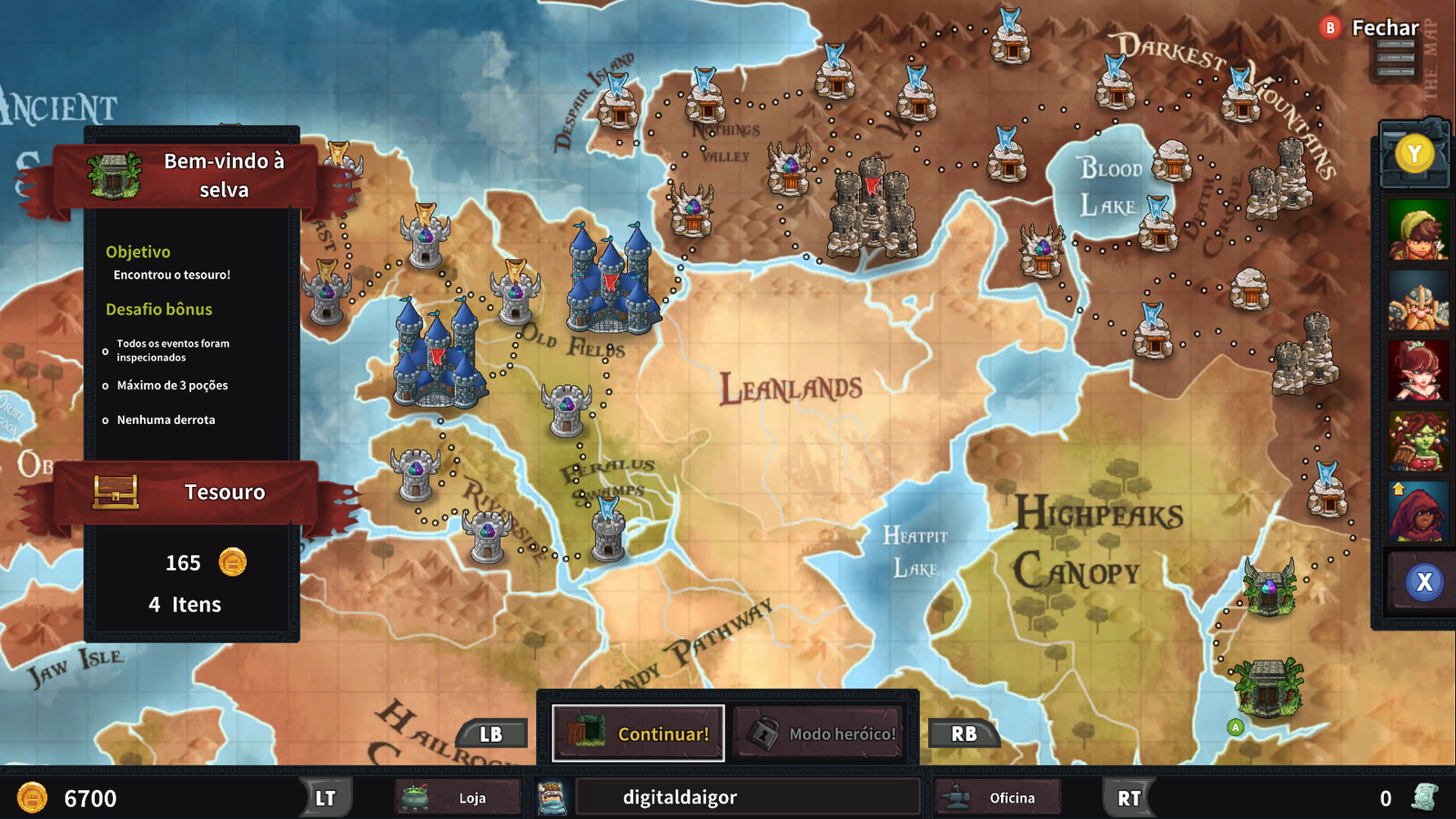Screen dimensions: 1456x819
Task: Open the Oficina workshop
Action: [x=998, y=798]
